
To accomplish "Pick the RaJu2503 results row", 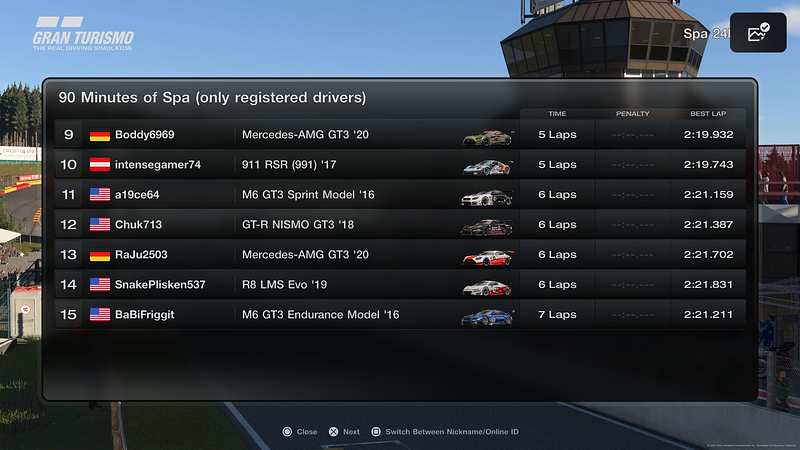I will pos(400,255).
